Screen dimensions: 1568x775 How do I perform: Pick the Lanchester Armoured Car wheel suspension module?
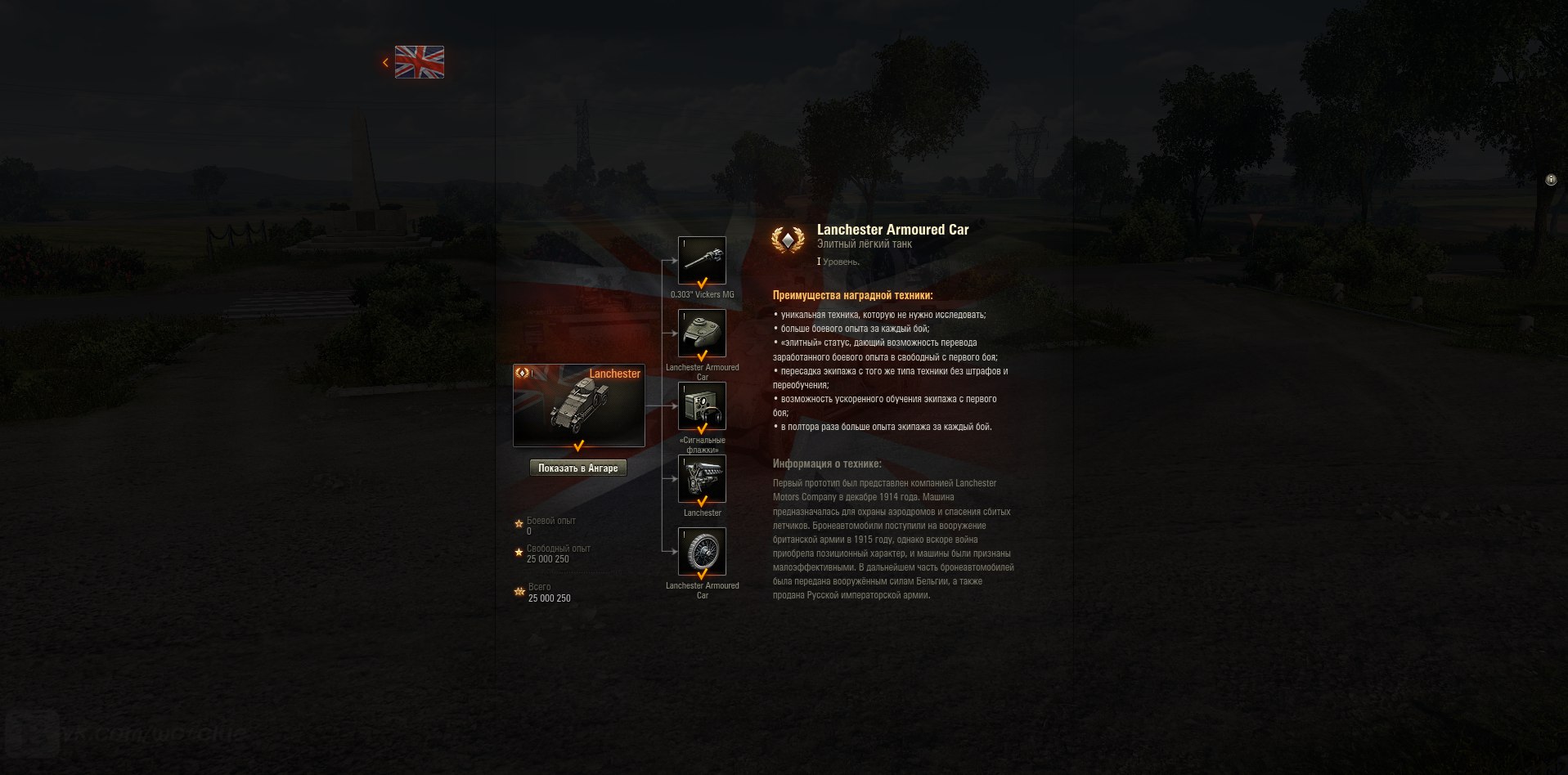coord(702,552)
